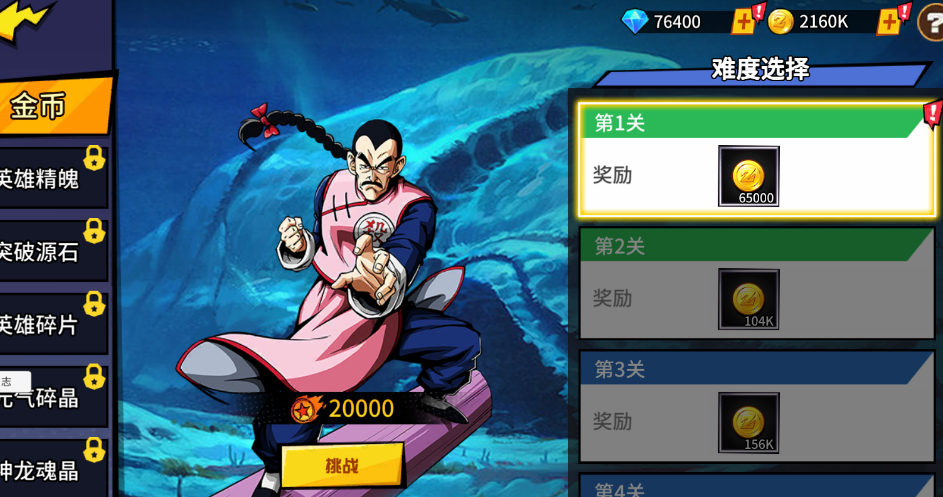
Task: Add more gold coins with the plus button
Action: (888, 21)
